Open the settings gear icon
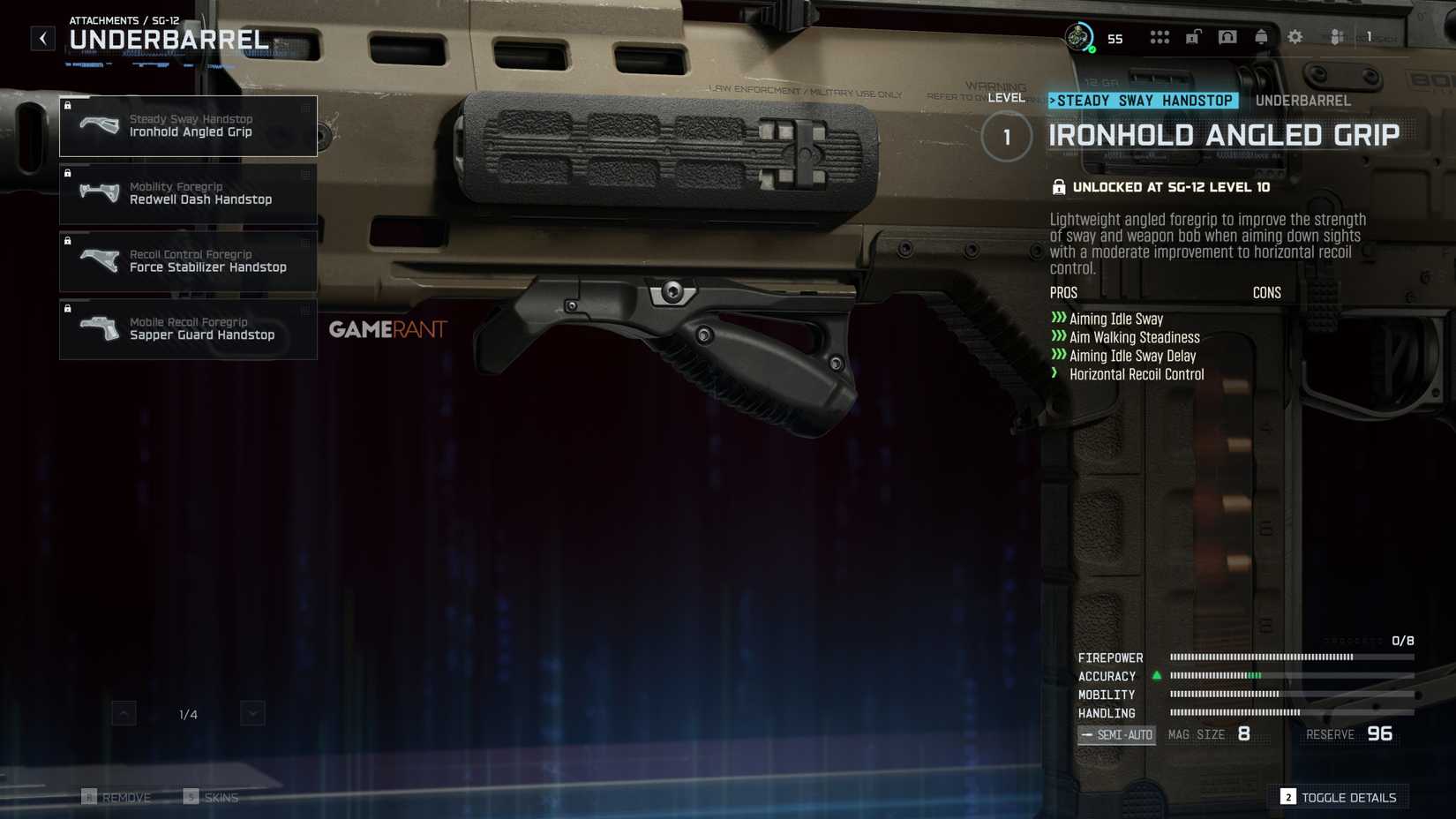The image size is (1456, 819). (1294, 37)
